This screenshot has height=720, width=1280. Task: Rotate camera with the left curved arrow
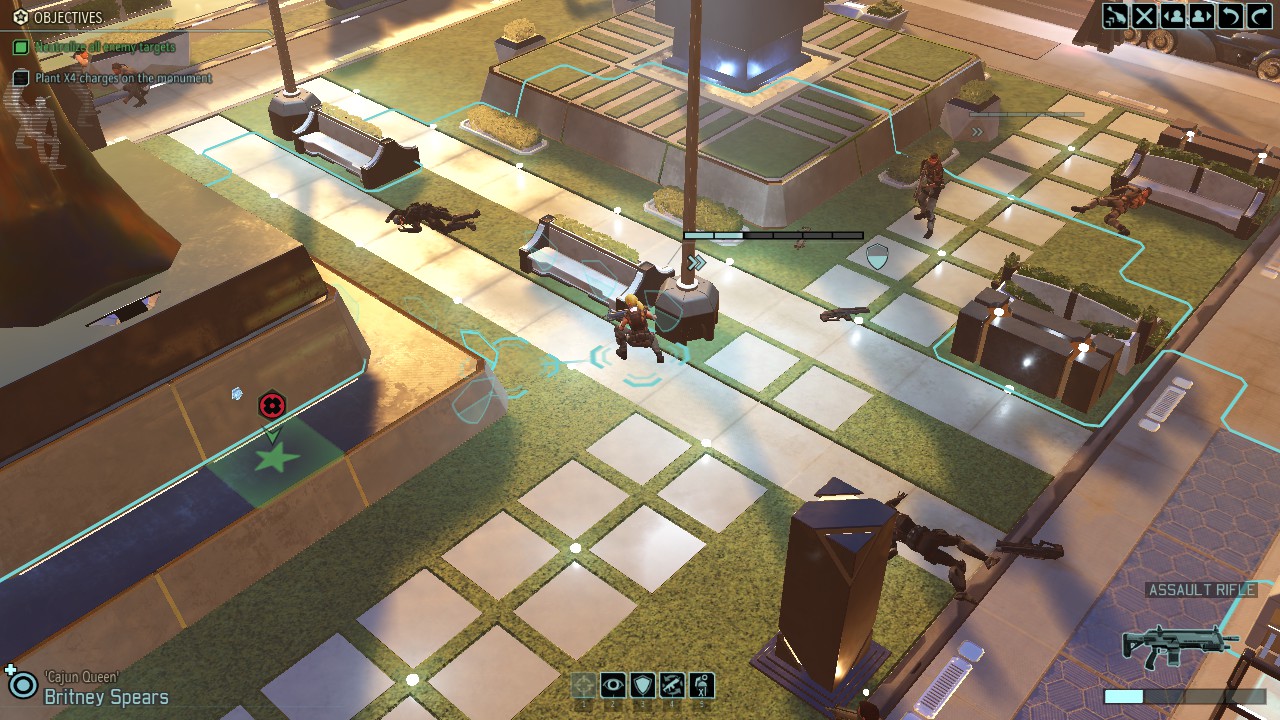[x=1230, y=15]
